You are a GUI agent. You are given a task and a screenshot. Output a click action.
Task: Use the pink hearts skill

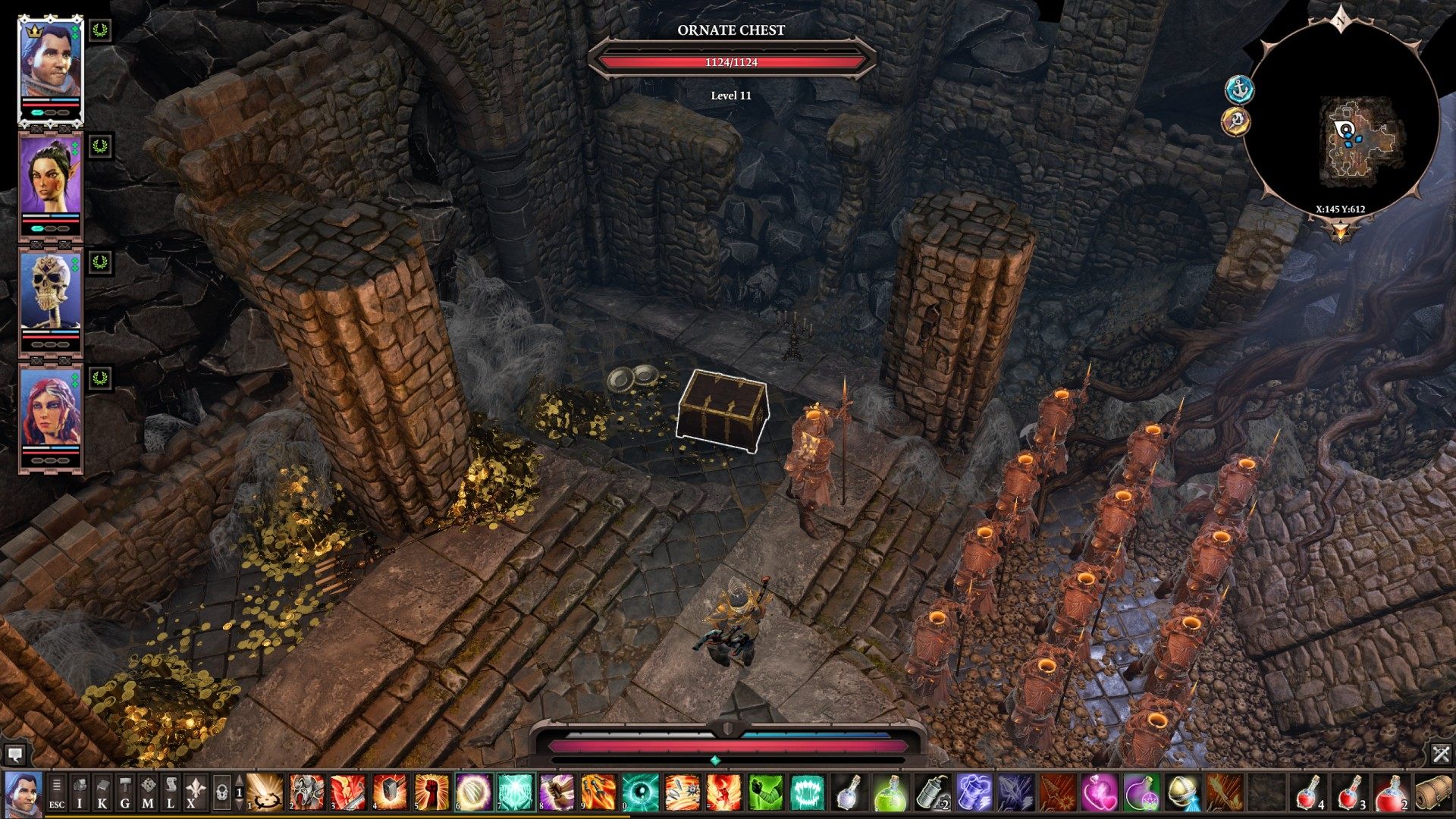click(1099, 792)
